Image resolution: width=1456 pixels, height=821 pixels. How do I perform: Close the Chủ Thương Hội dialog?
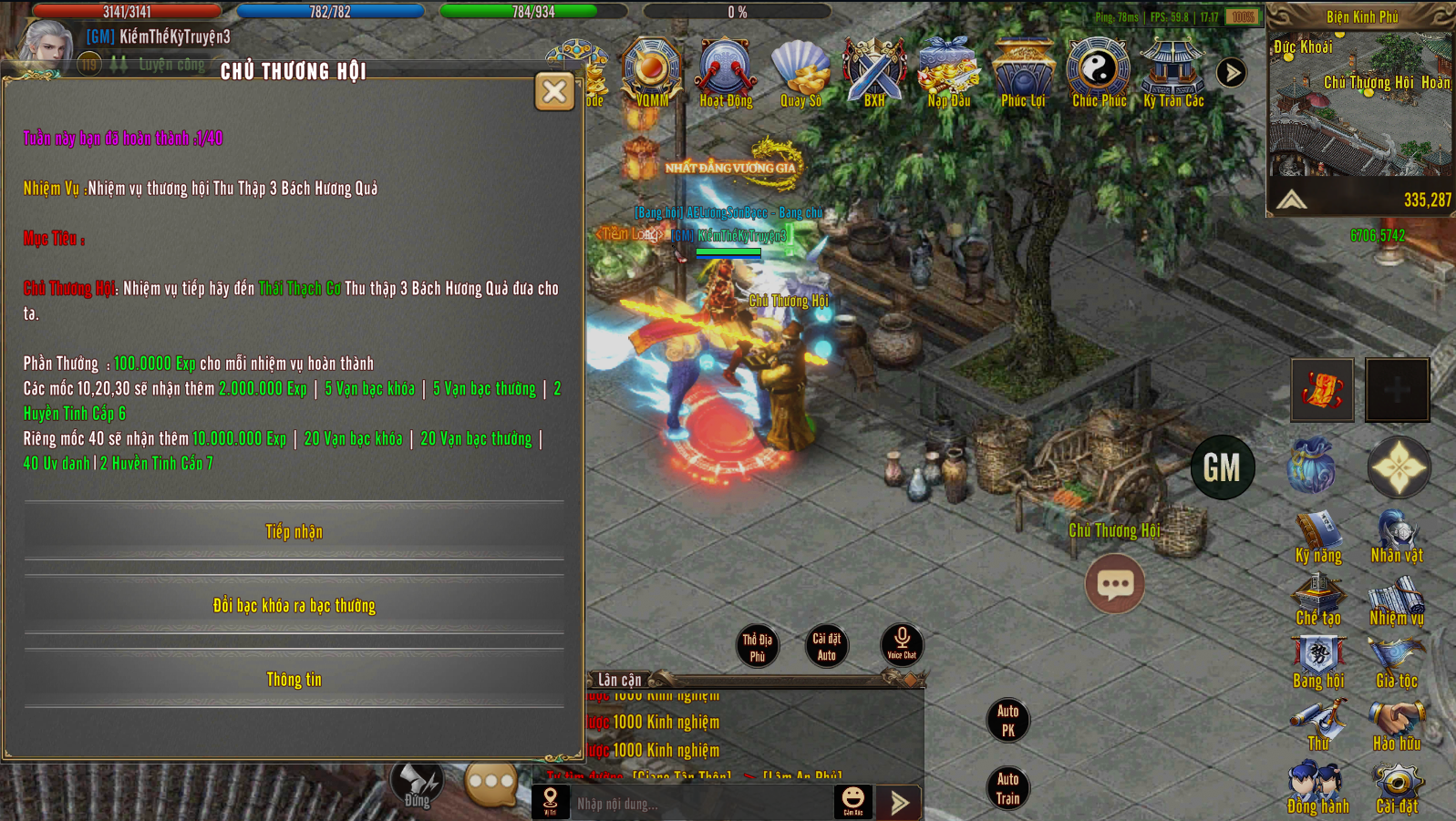(x=554, y=91)
